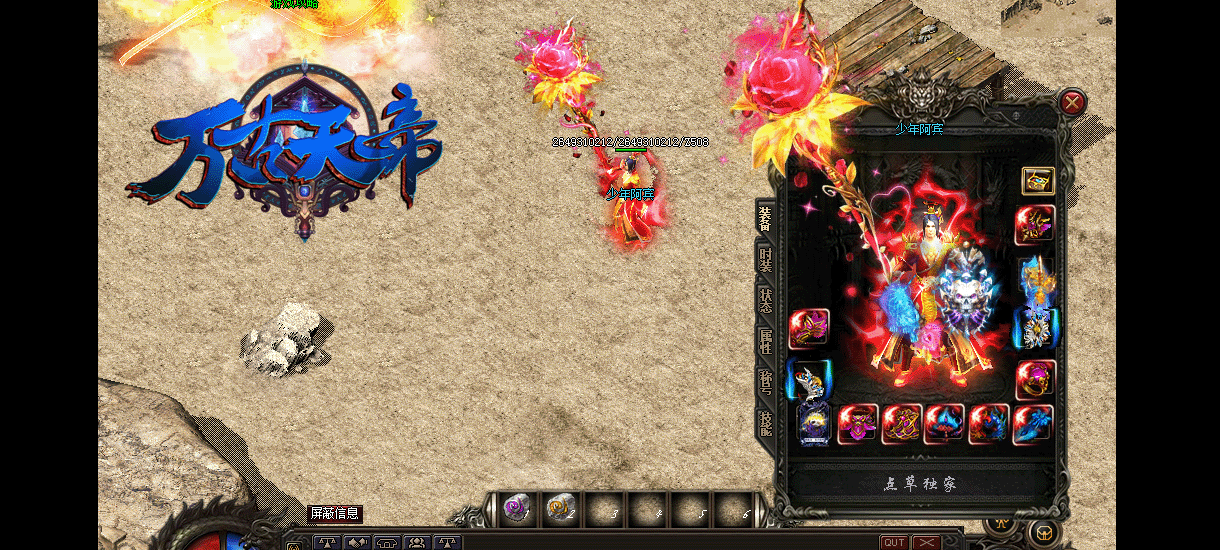Click the red X button beside QUT
The height and width of the screenshot is (550, 1220).
click(927, 542)
